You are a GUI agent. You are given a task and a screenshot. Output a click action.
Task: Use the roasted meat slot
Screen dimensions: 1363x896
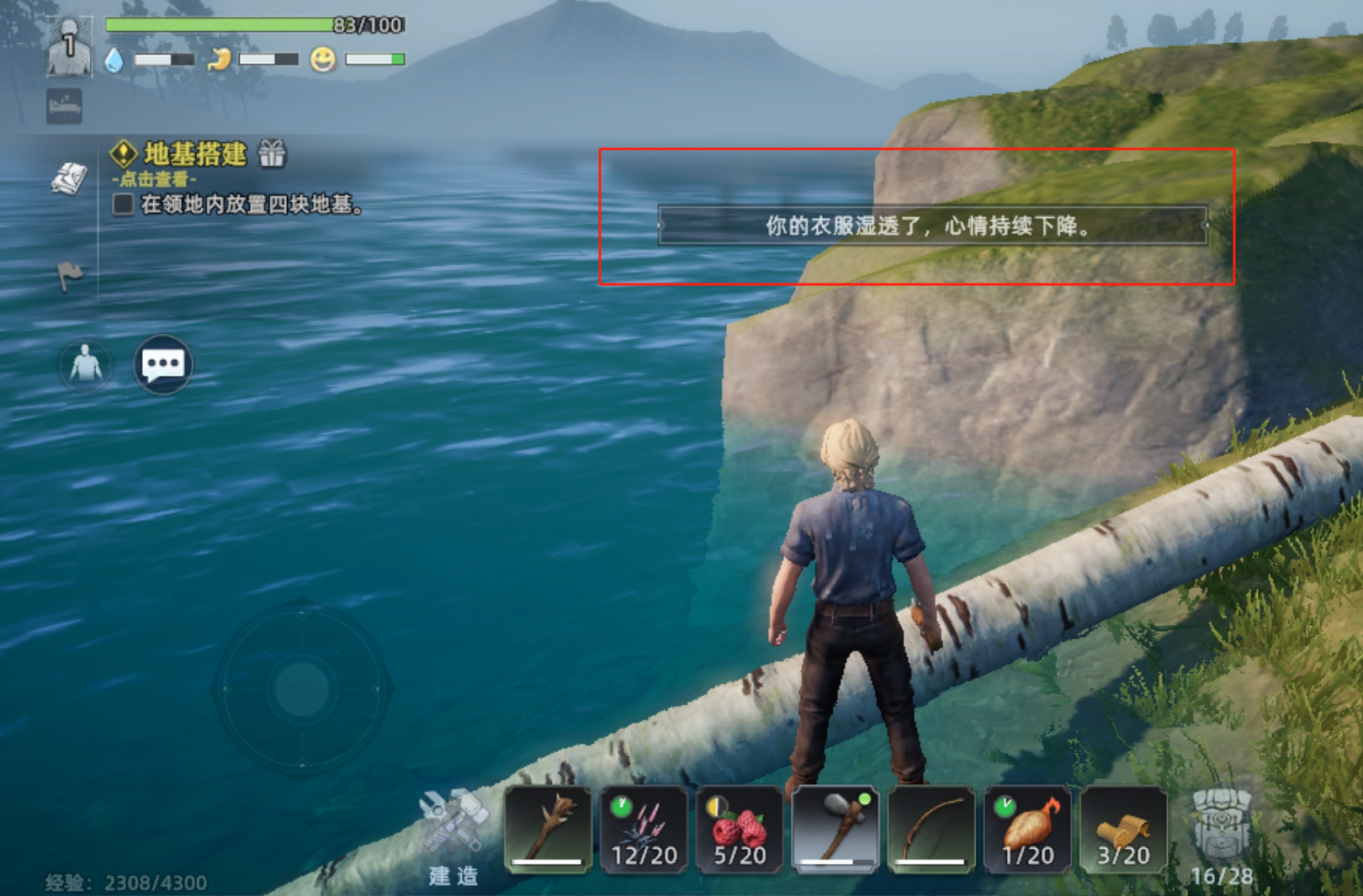tap(1027, 829)
